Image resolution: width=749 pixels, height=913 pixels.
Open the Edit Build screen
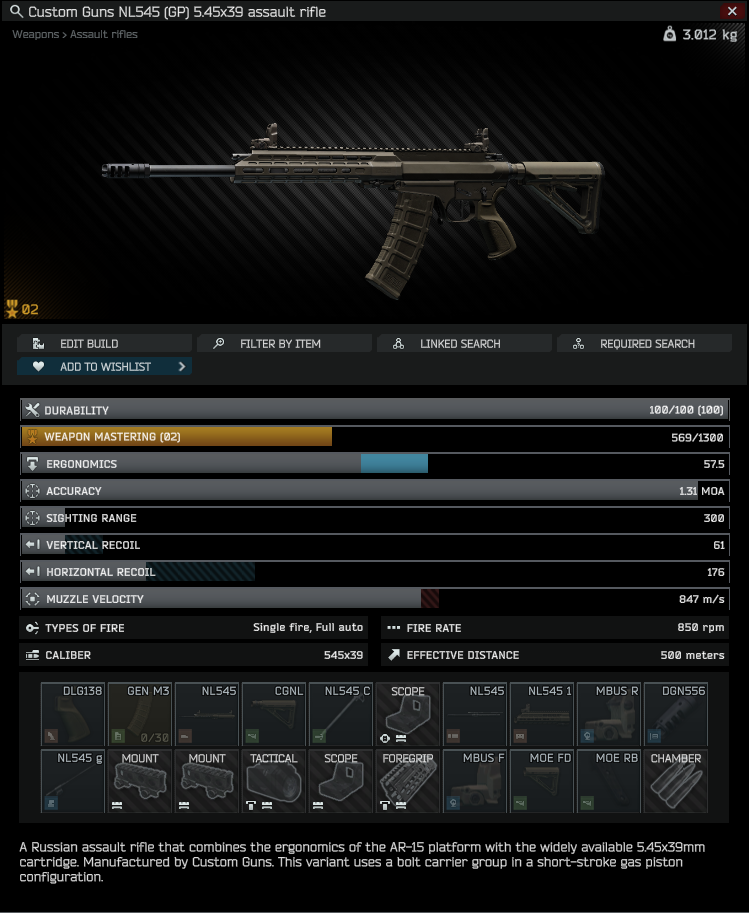click(x=104, y=343)
